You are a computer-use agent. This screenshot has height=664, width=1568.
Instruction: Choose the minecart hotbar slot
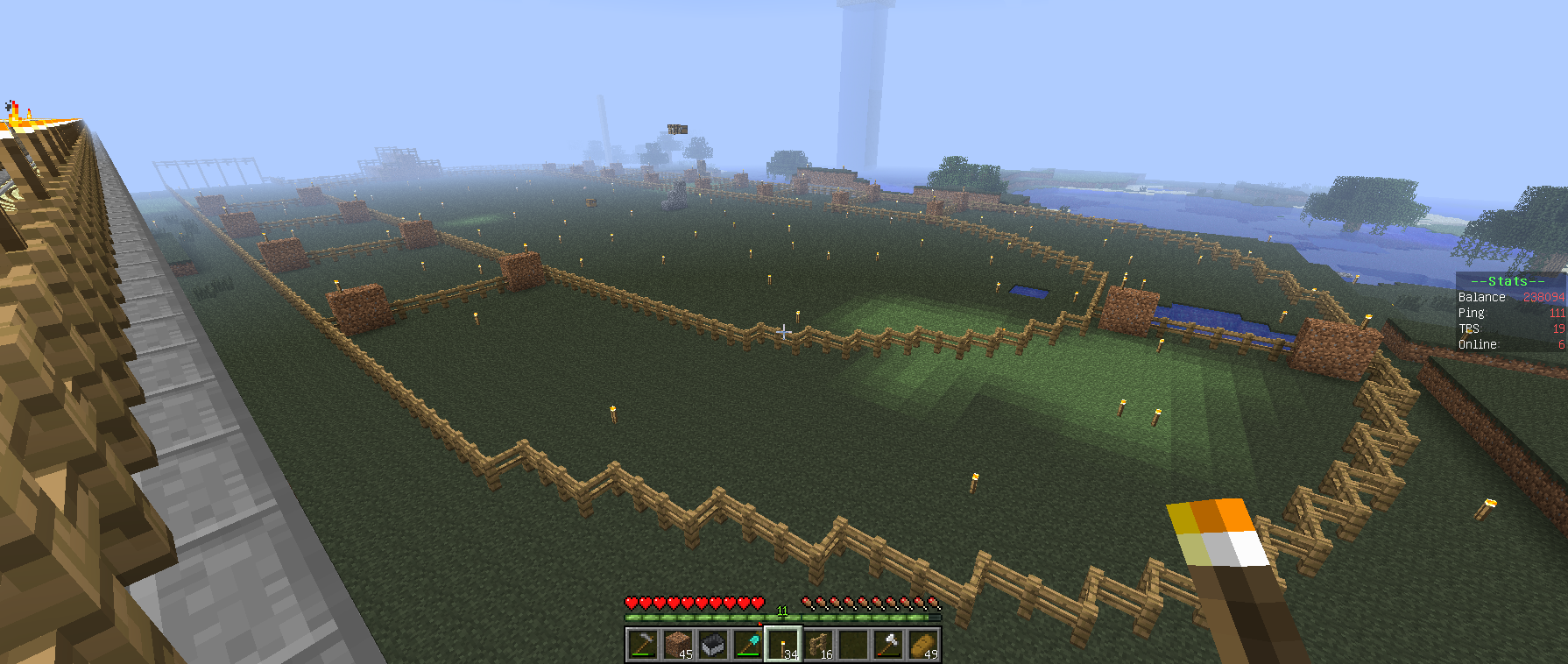click(712, 645)
